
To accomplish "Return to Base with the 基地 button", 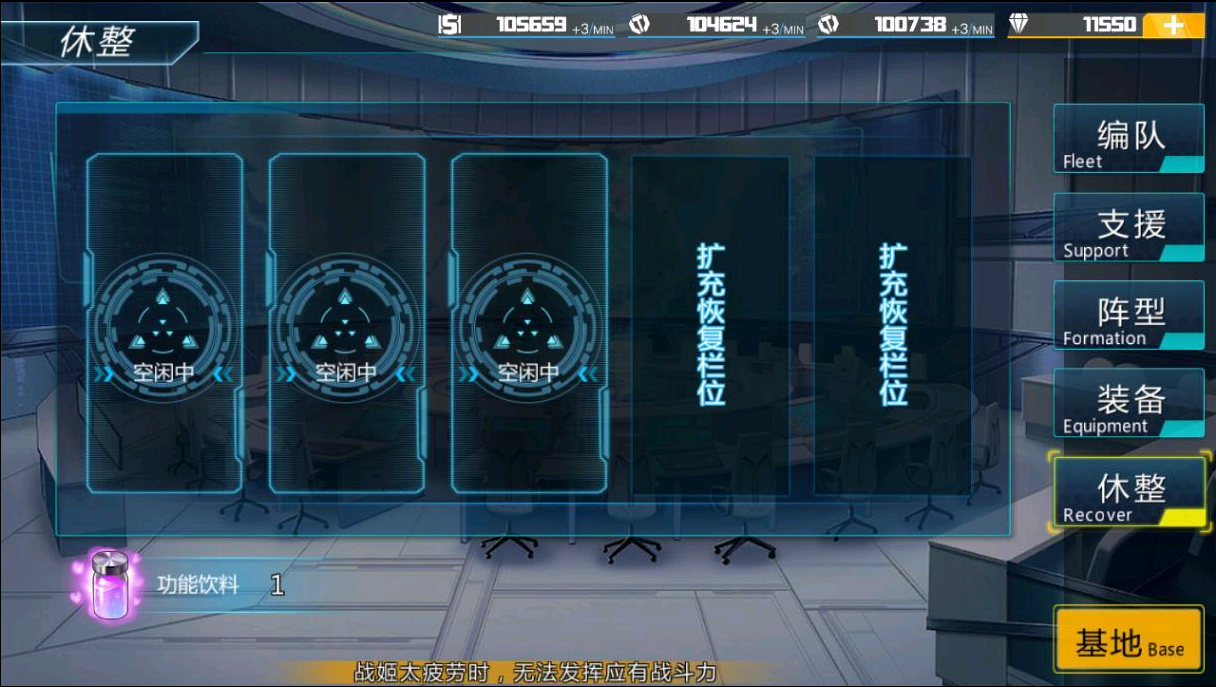I will pyautogui.click(x=1128, y=641).
